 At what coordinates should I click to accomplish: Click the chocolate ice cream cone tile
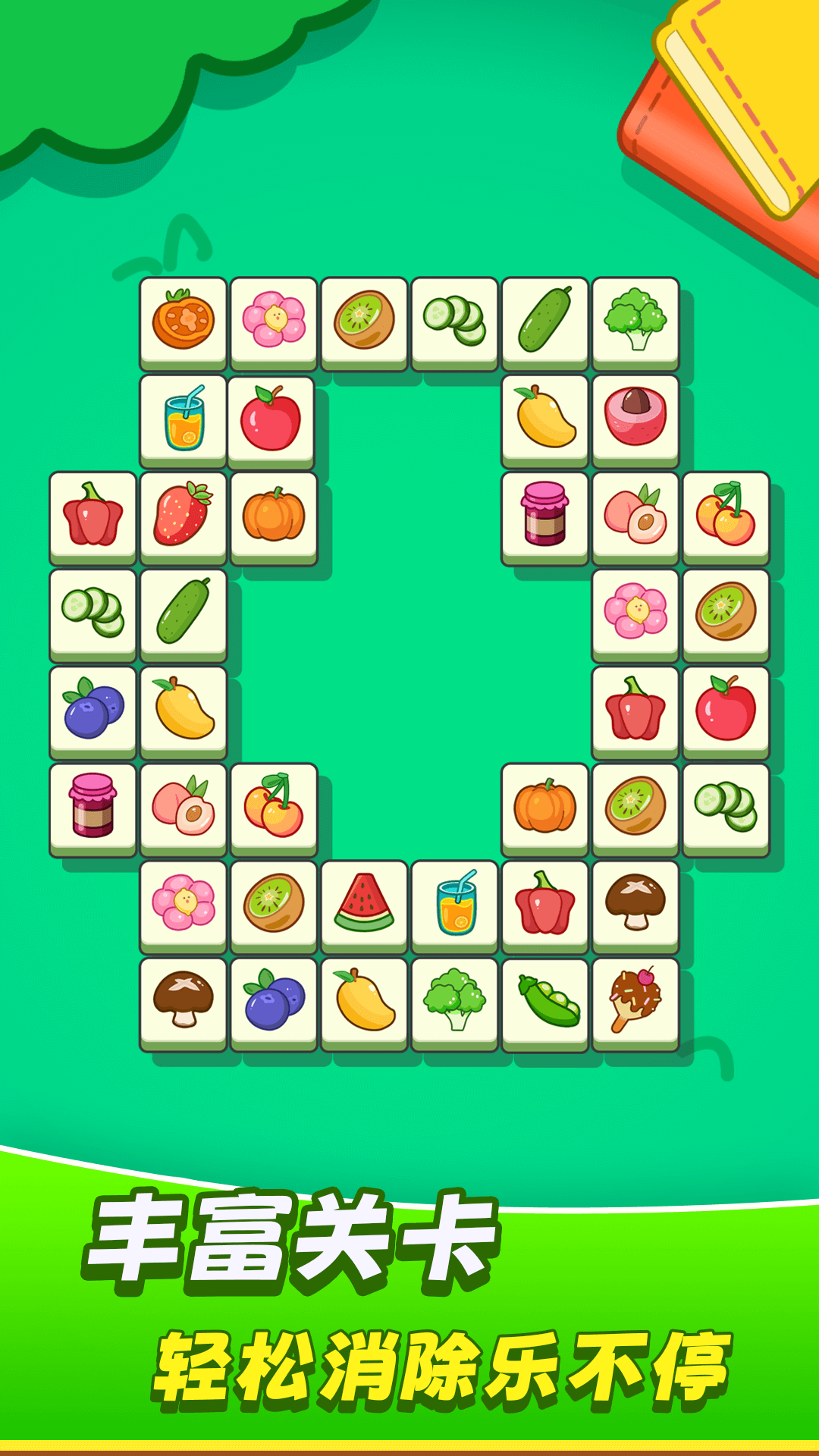pyautogui.click(x=635, y=1001)
